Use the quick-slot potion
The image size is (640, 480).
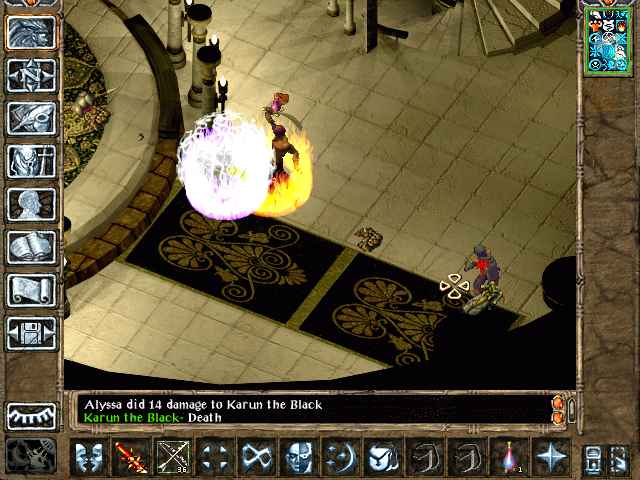509,457
